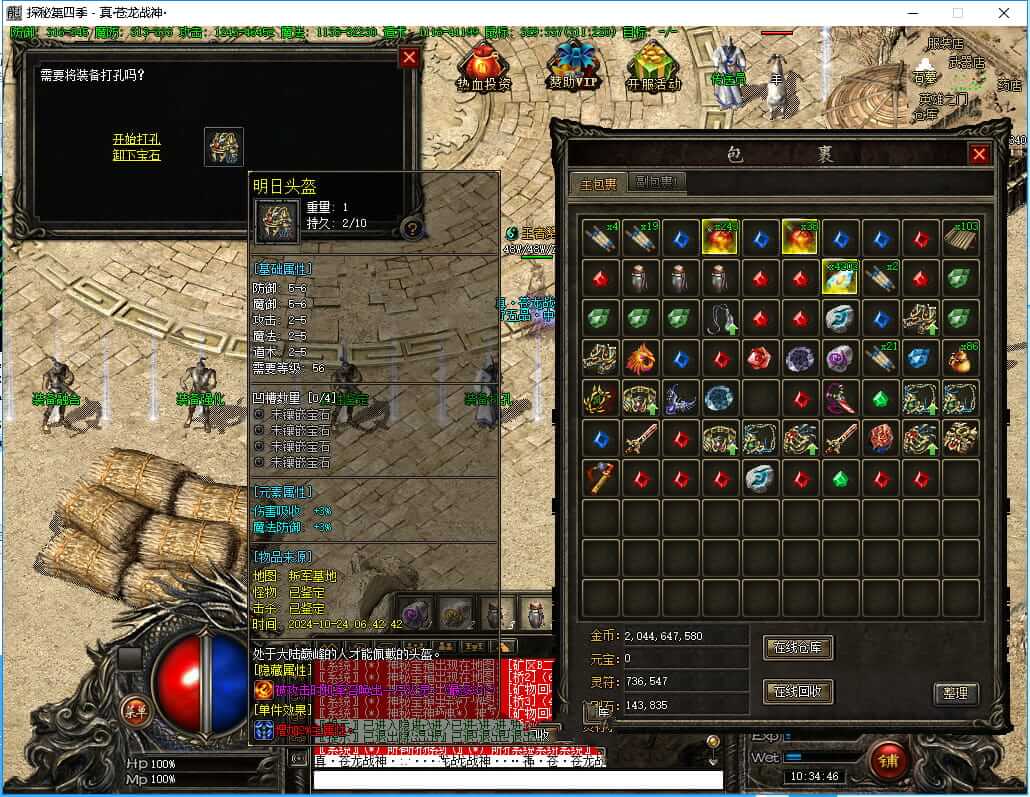Choose the 开始打孔 dialogue option
This screenshot has width=1030, height=797.
[x=136, y=140]
